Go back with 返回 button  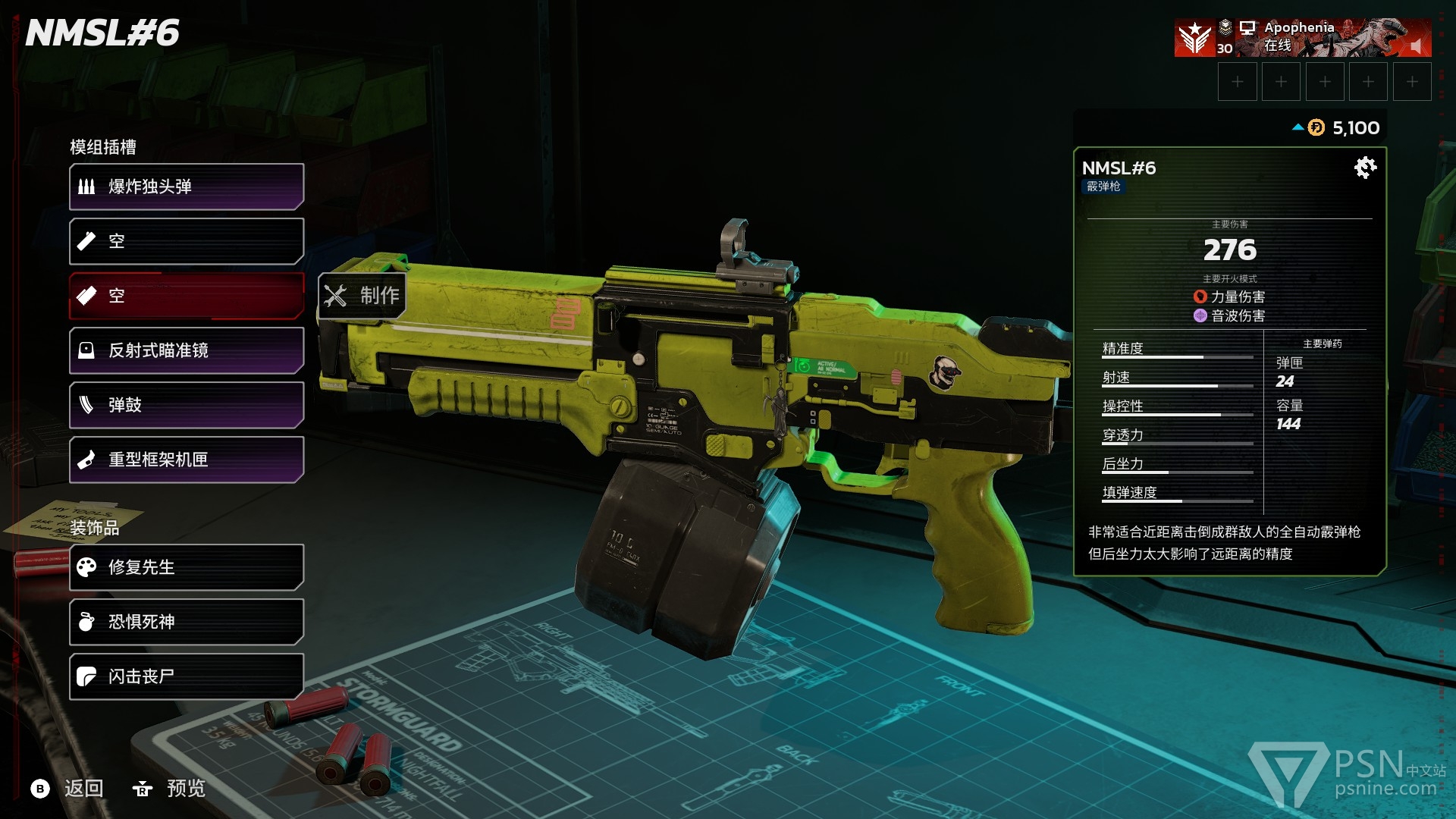click(x=68, y=789)
